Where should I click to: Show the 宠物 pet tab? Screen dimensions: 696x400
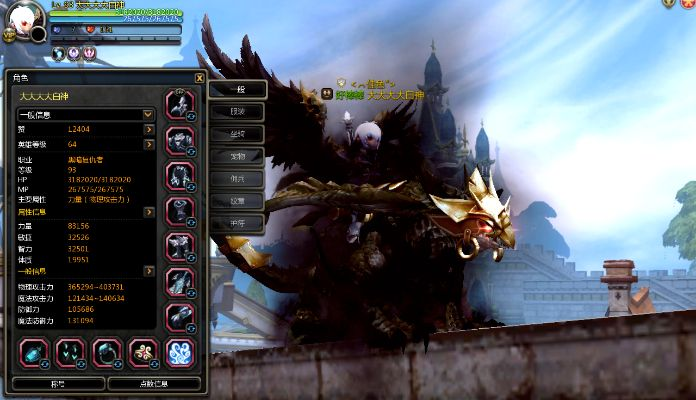(x=237, y=157)
